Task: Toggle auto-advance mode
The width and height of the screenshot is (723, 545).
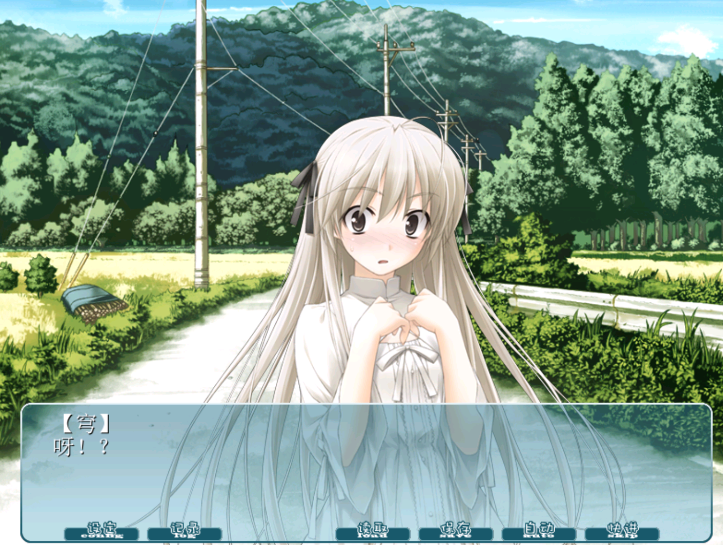Action: (x=538, y=531)
